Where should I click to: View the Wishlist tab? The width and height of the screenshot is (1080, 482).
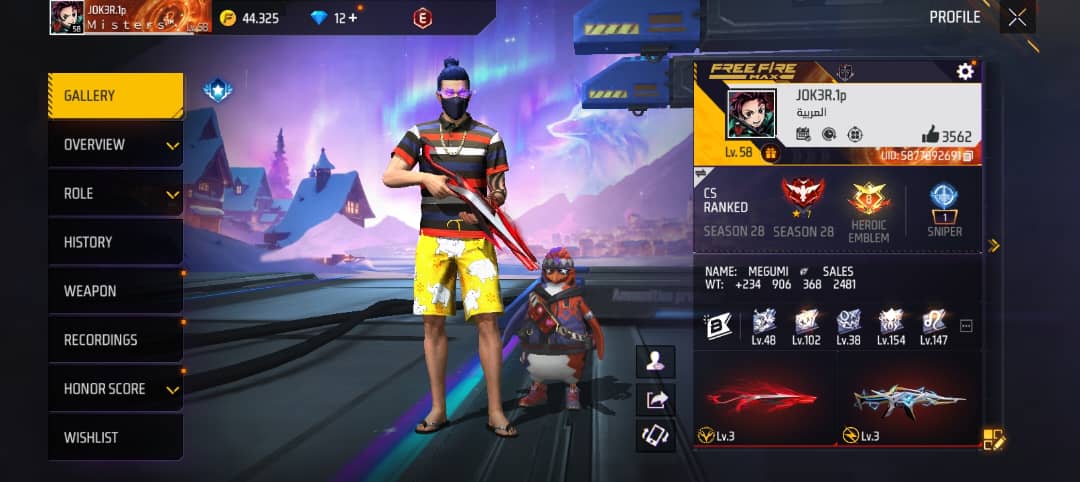pos(115,438)
